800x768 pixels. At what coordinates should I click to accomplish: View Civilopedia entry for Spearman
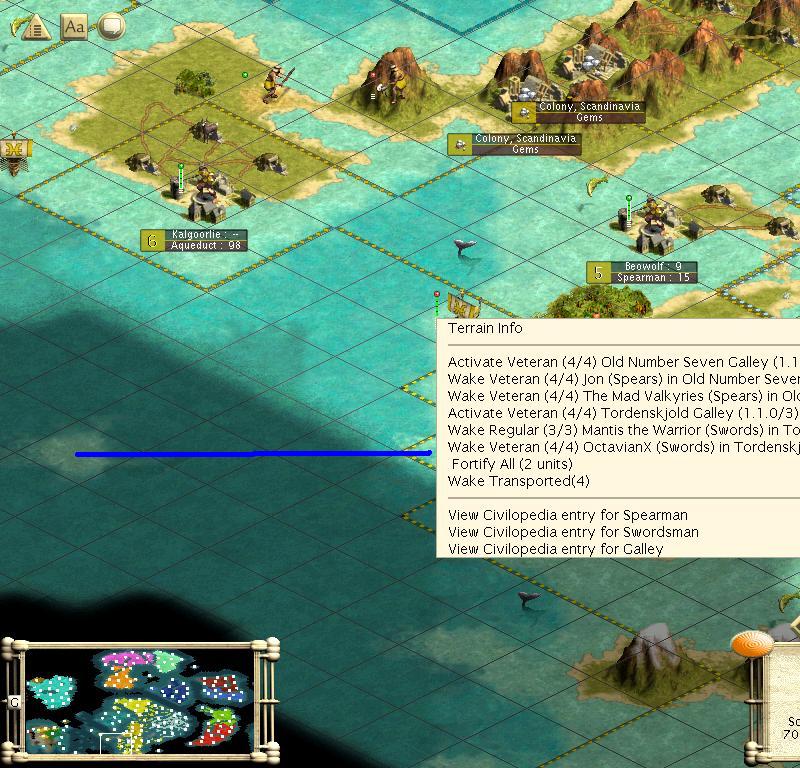567,515
